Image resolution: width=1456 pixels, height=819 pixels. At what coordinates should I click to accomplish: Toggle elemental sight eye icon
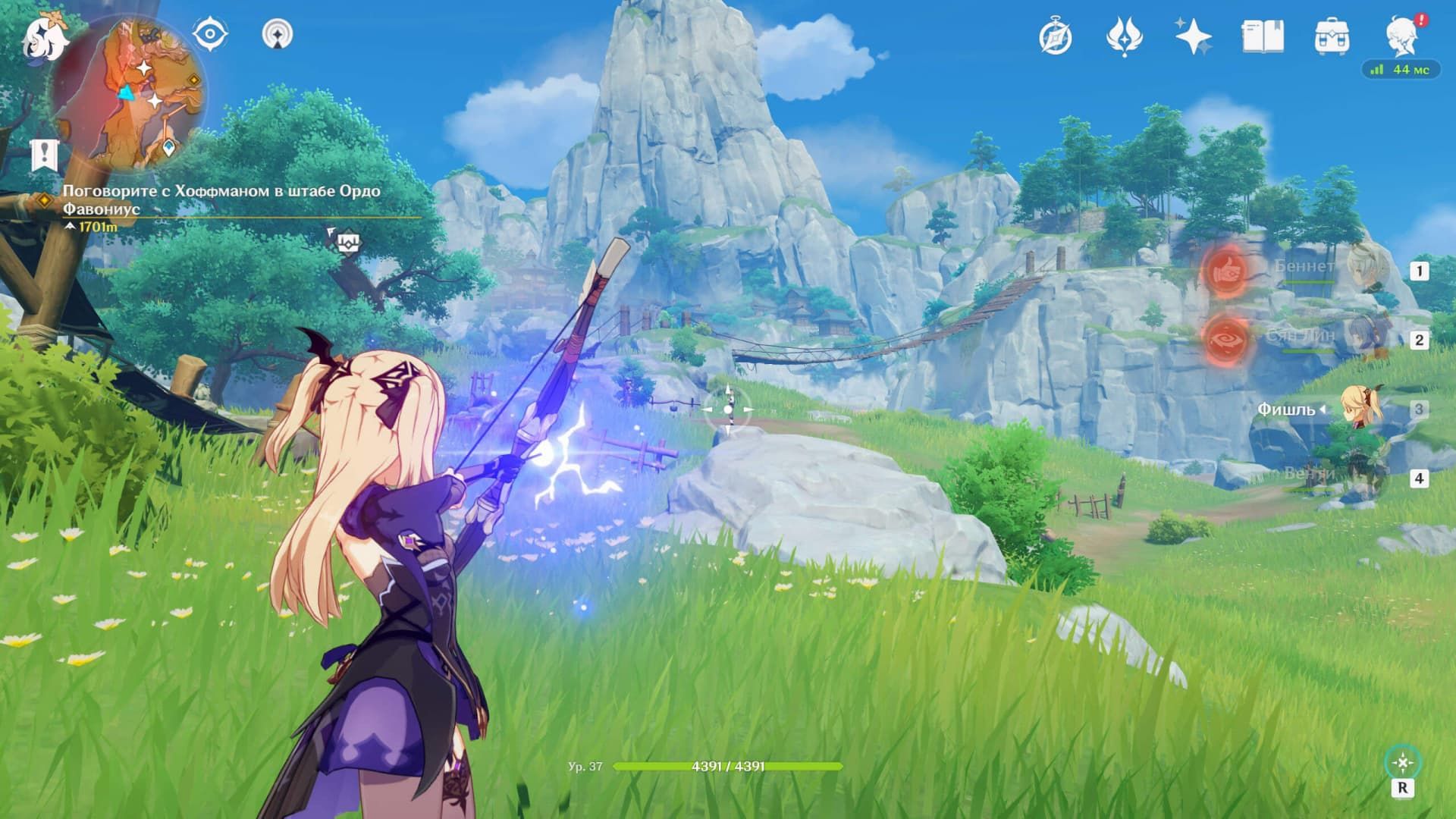pyautogui.click(x=210, y=34)
